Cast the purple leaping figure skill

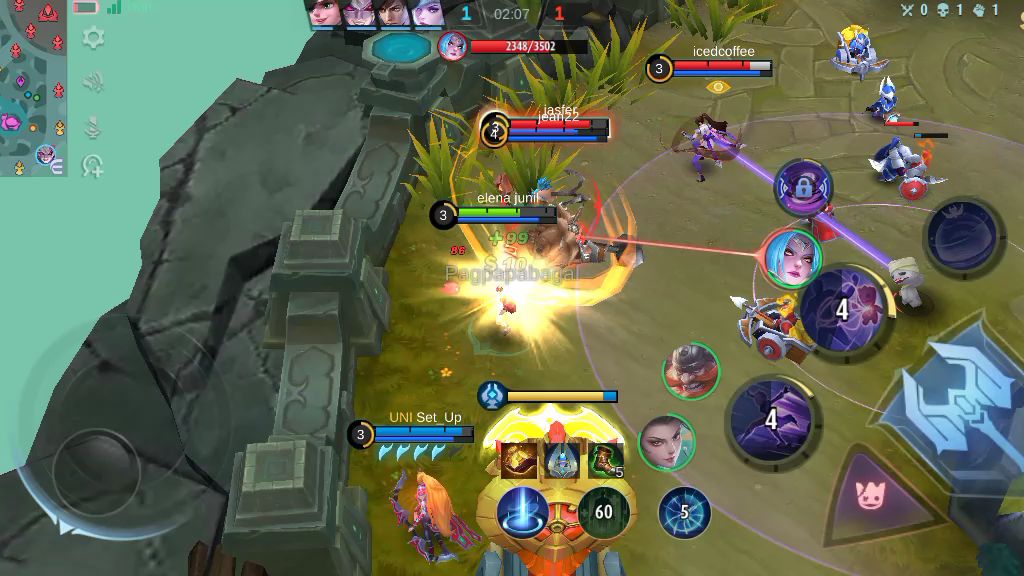771,420
